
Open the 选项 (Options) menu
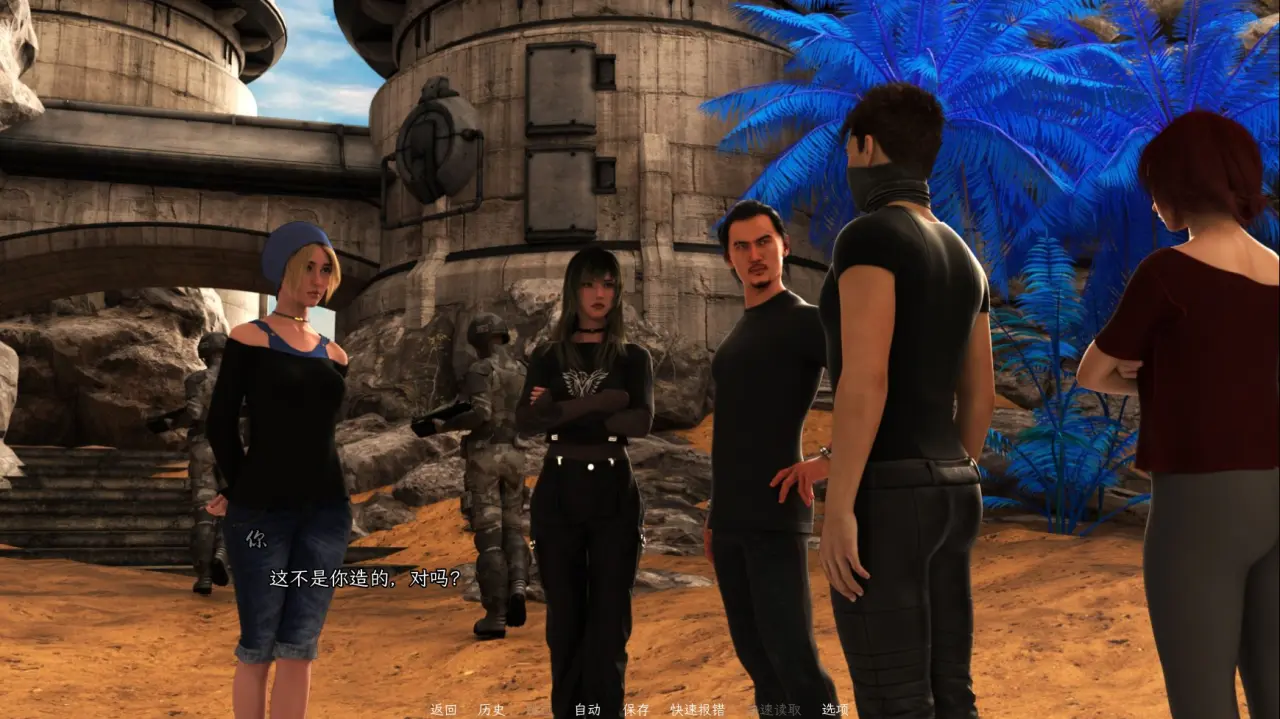835,710
